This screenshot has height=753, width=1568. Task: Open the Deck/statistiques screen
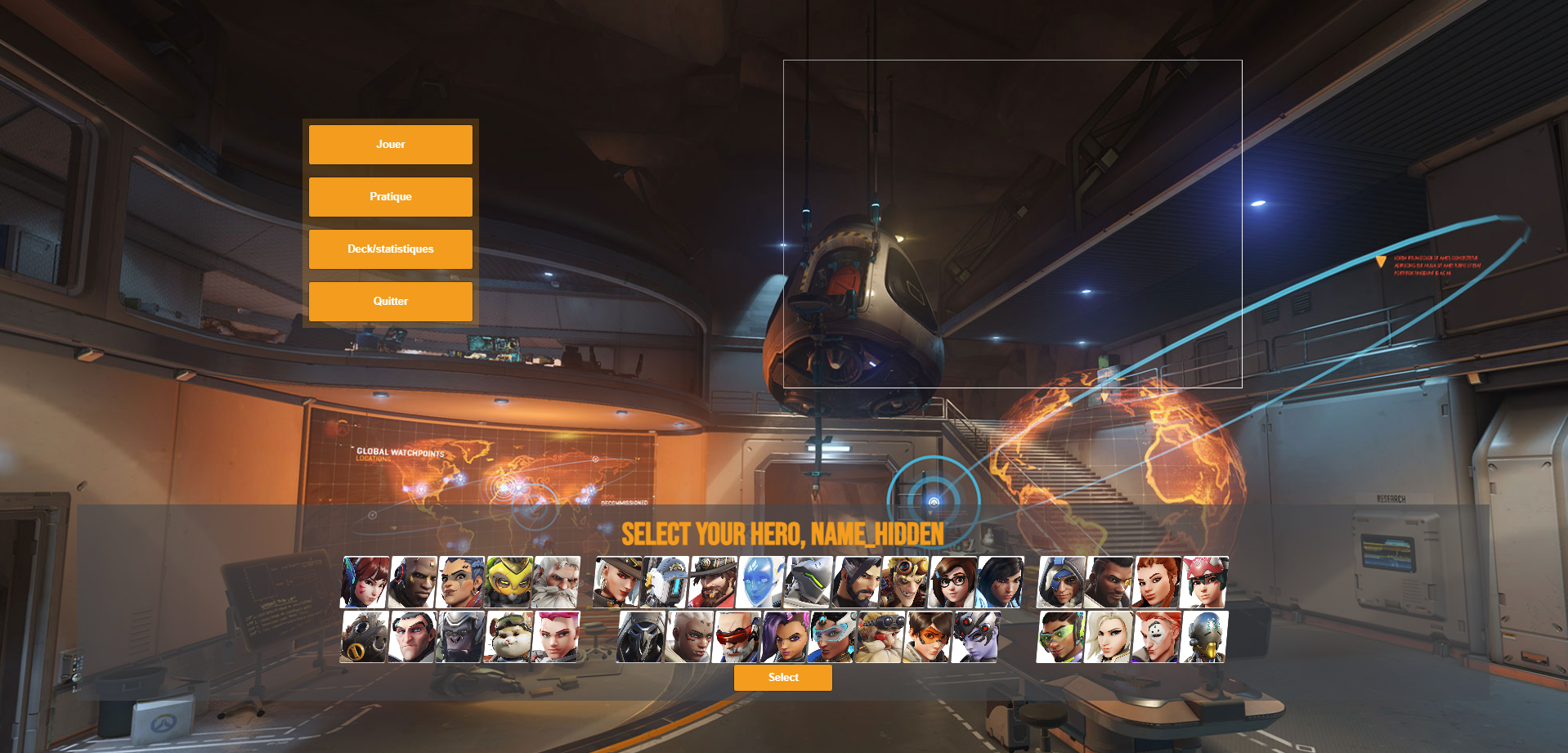pos(390,249)
